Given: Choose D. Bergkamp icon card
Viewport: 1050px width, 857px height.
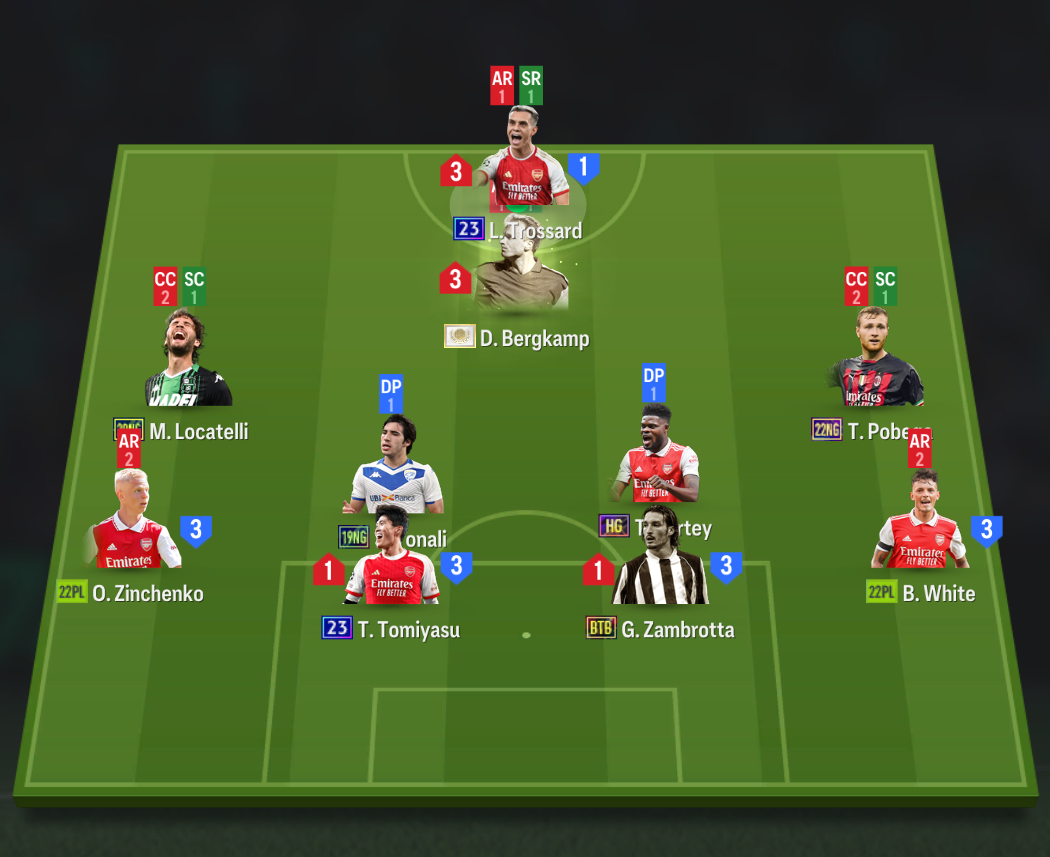Looking at the screenshot, I should 521,267.
